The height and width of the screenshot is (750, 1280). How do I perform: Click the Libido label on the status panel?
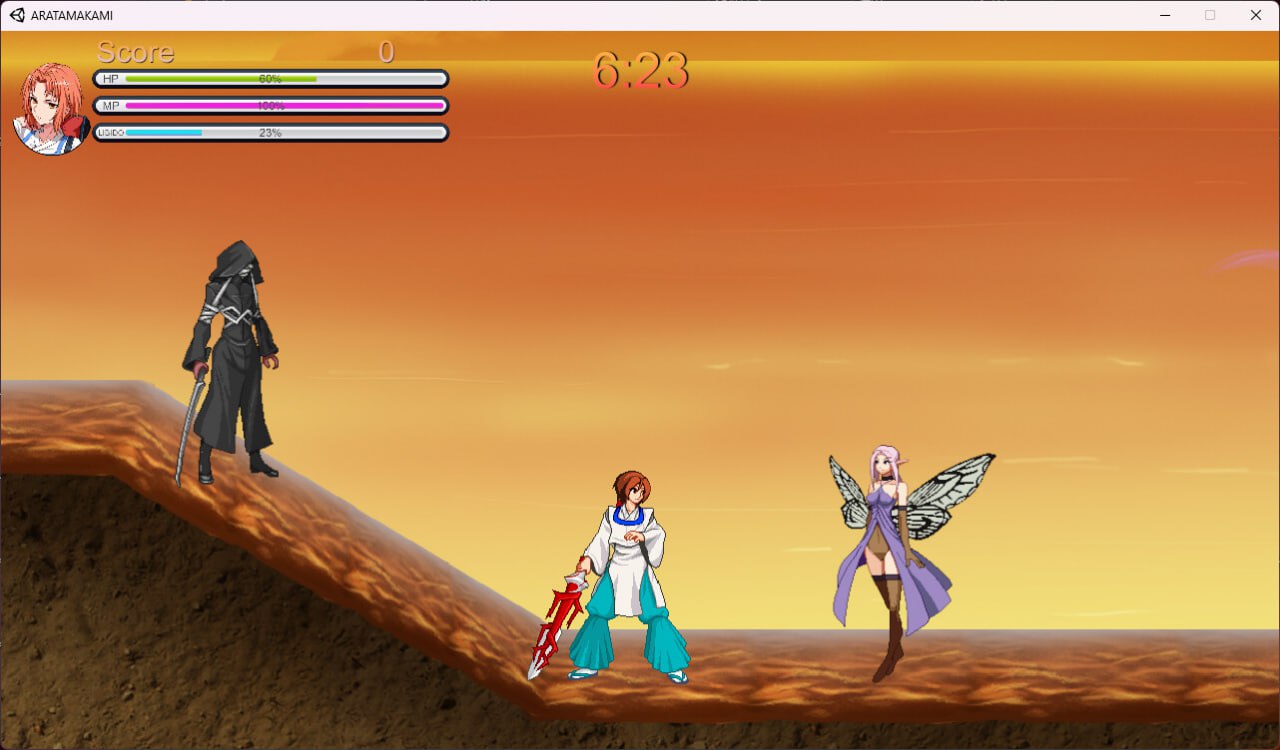[110, 132]
